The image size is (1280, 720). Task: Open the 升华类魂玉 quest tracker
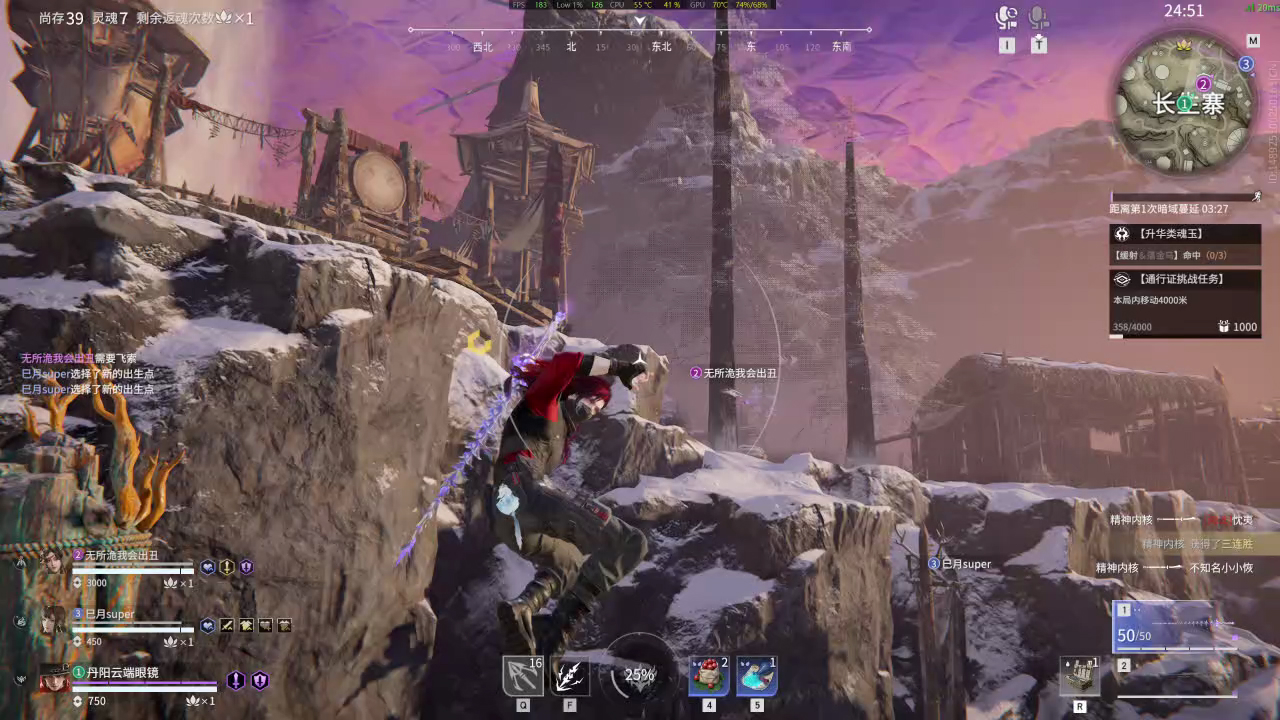pos(1185,234)
